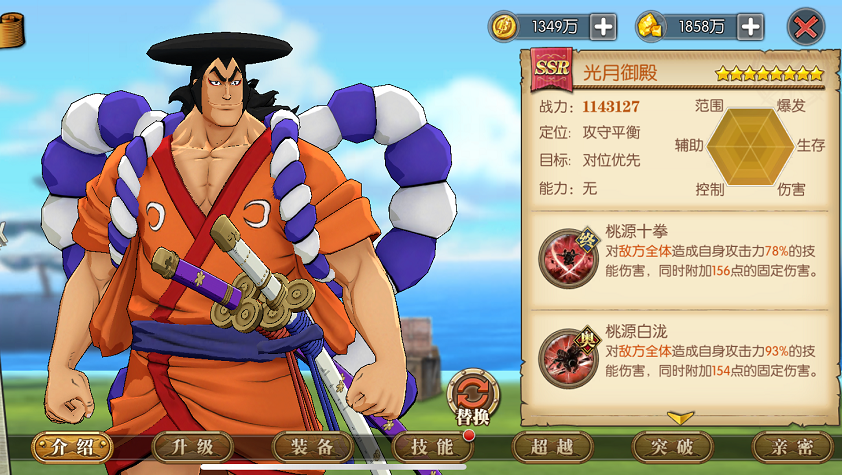Switch to the 技能 tab

coord(432,447)
